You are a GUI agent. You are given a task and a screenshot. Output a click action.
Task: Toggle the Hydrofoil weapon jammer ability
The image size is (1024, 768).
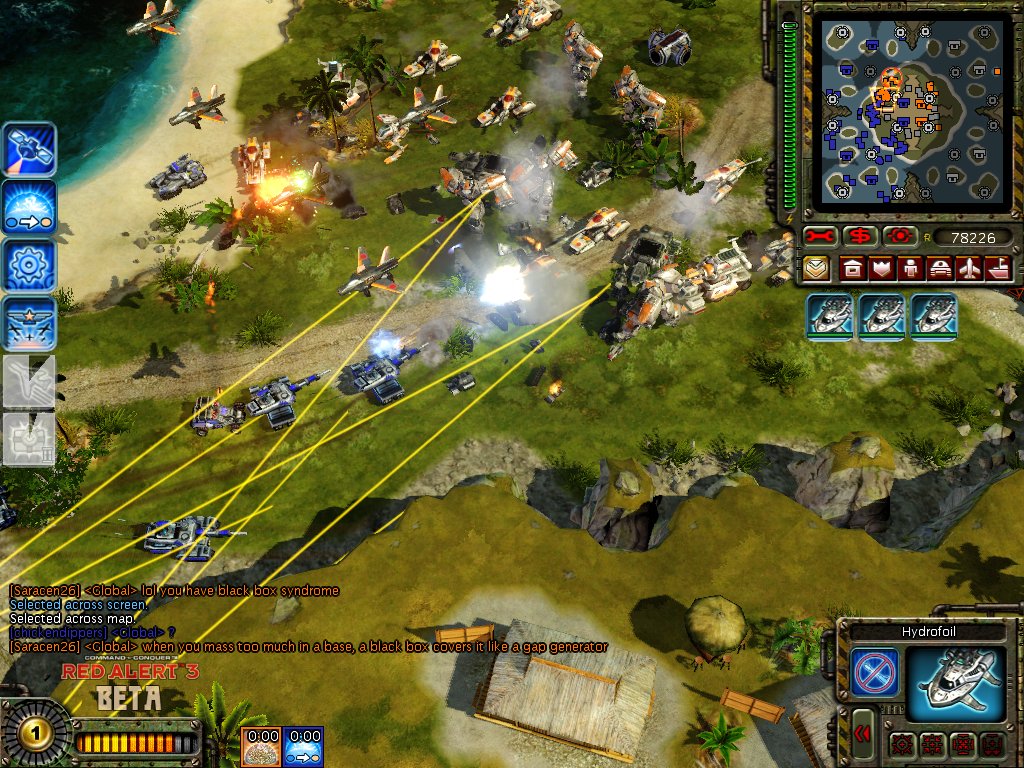pyautogui.click(x=872, y=672)
